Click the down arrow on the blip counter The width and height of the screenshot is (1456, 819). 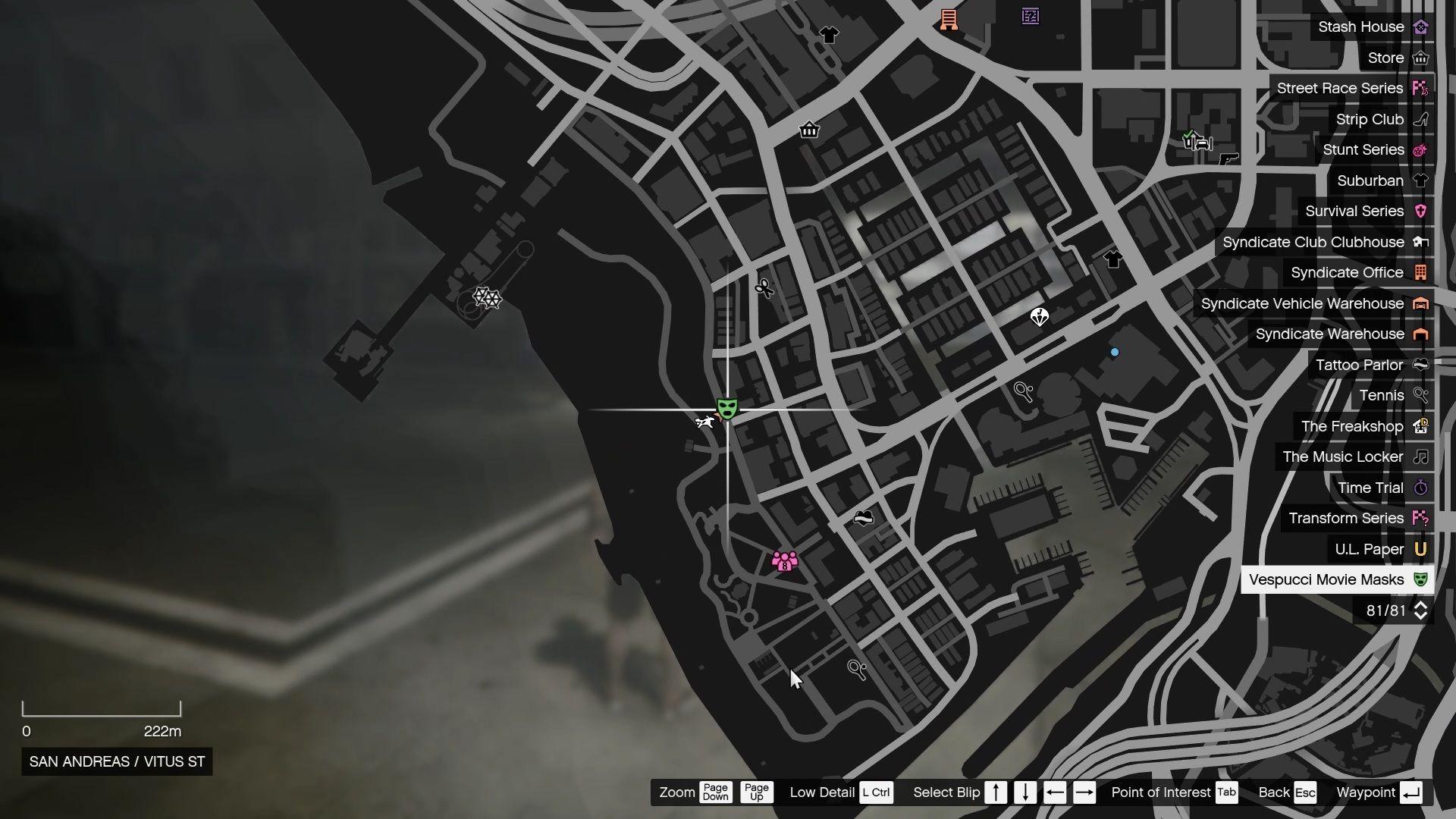coord(1420,615)
